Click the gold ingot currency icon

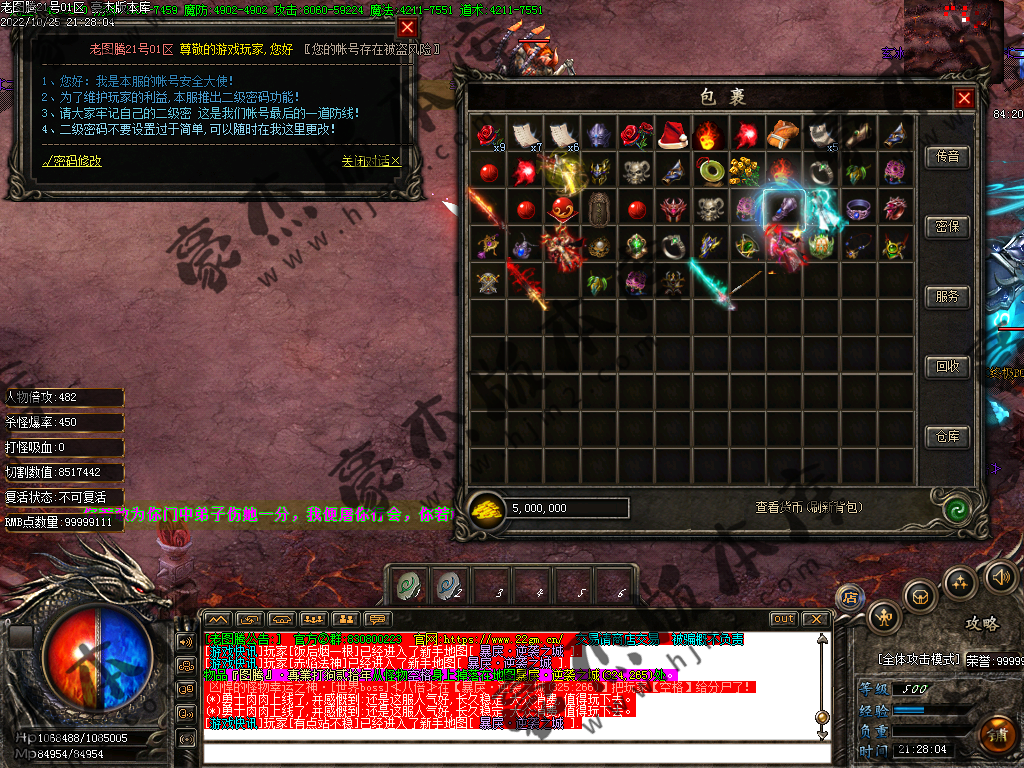(487, 508)
